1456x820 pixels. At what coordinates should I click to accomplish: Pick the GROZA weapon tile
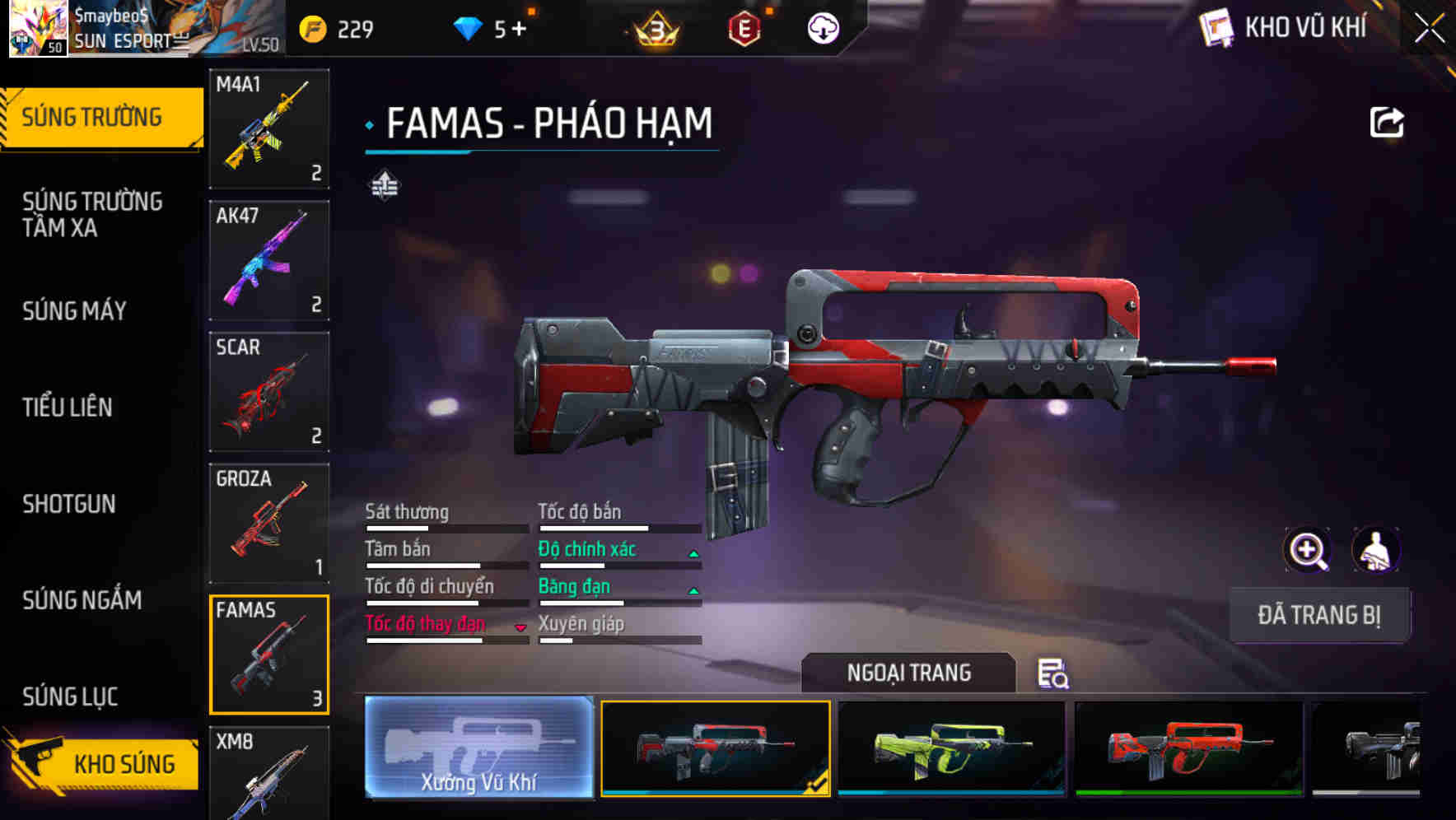[x=269, y=523]
